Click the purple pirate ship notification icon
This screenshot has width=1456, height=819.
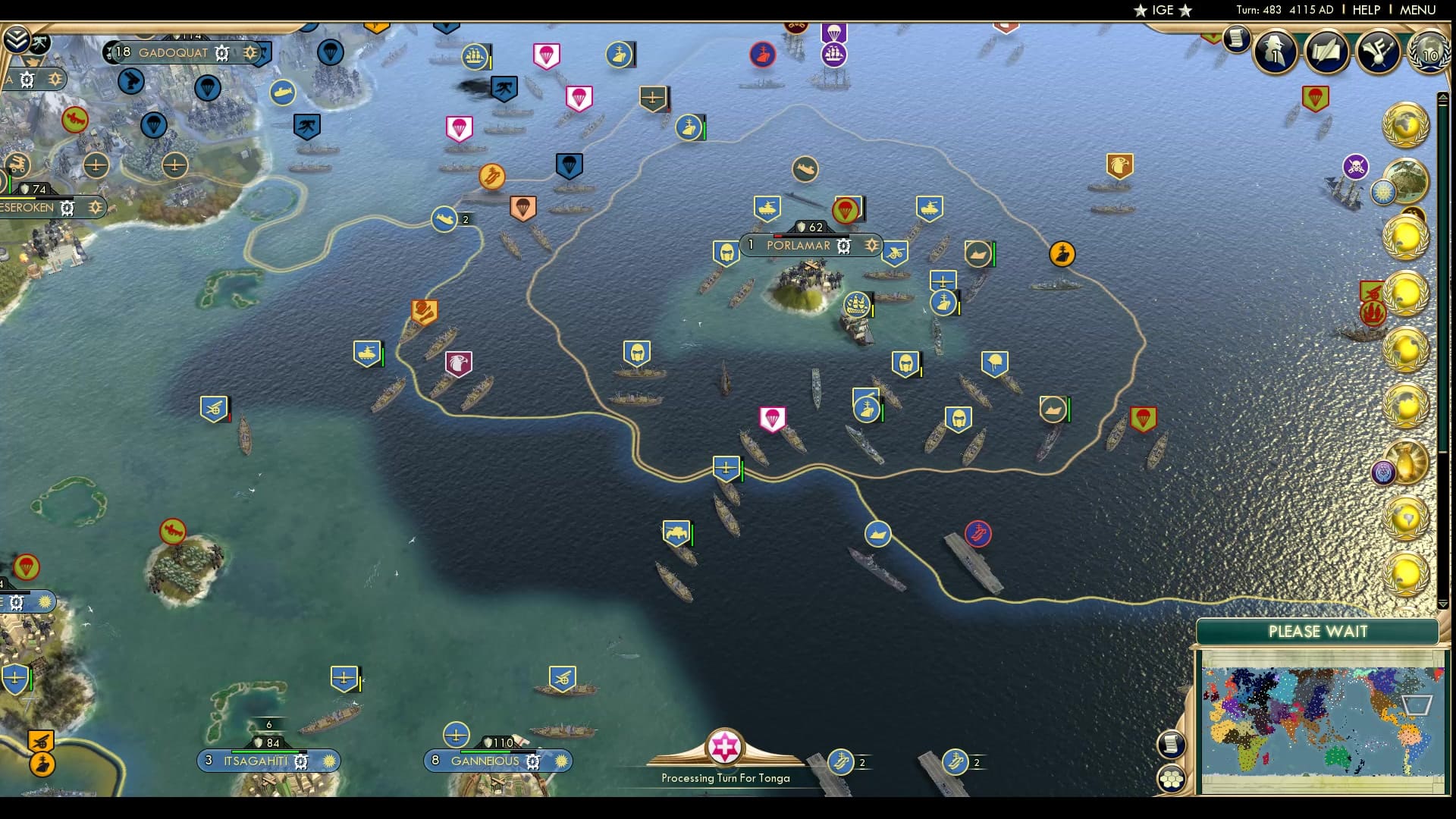pos(1355,167)
